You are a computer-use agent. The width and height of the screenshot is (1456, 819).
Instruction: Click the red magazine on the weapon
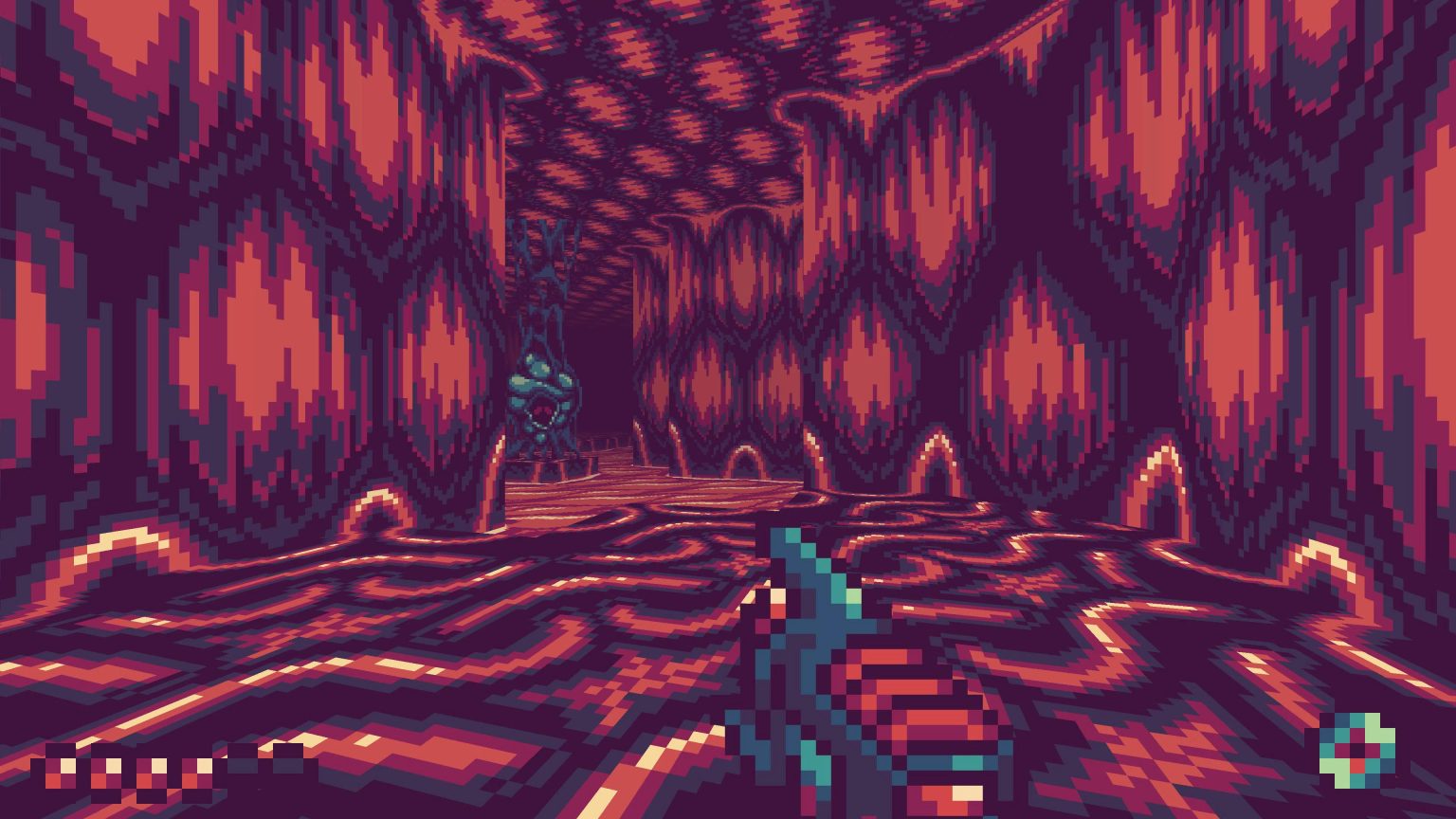click(910, 701)
